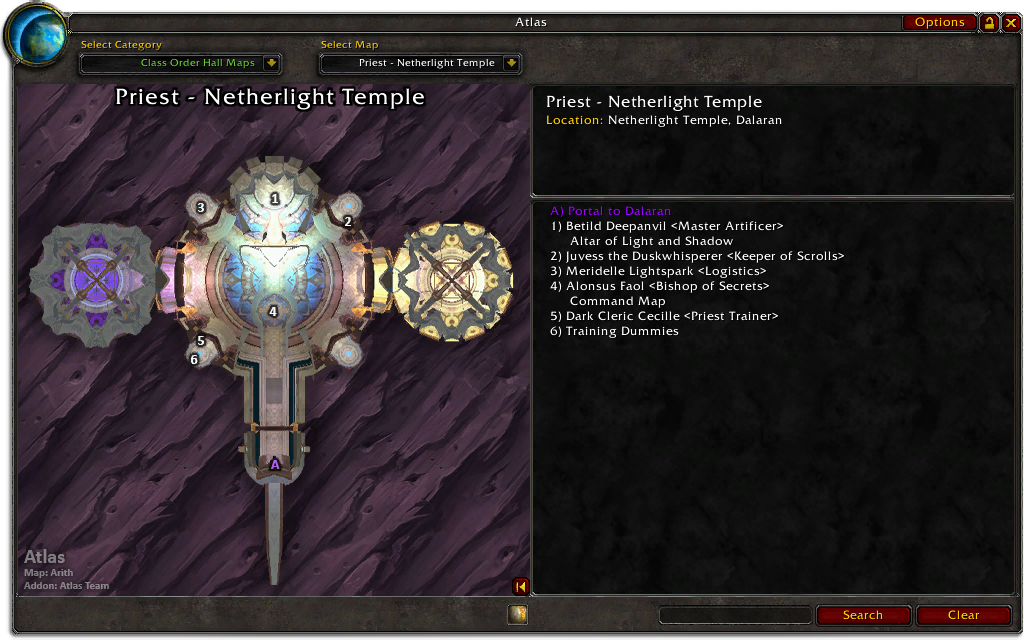The width and height of the screenshot is (1024, 640).
Task: Clear the search results
Action: 963,615
